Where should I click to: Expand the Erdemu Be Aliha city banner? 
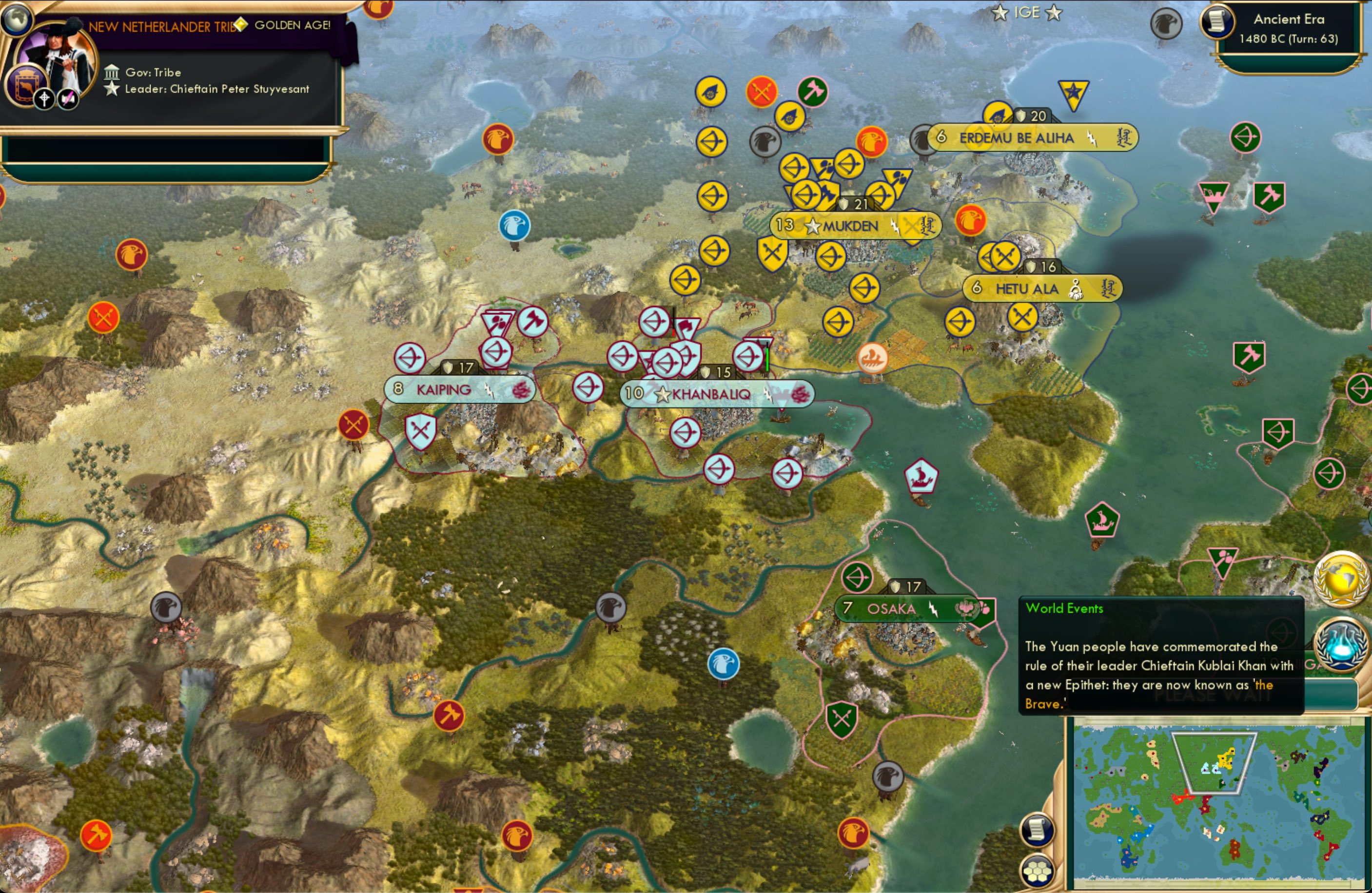1032,138
